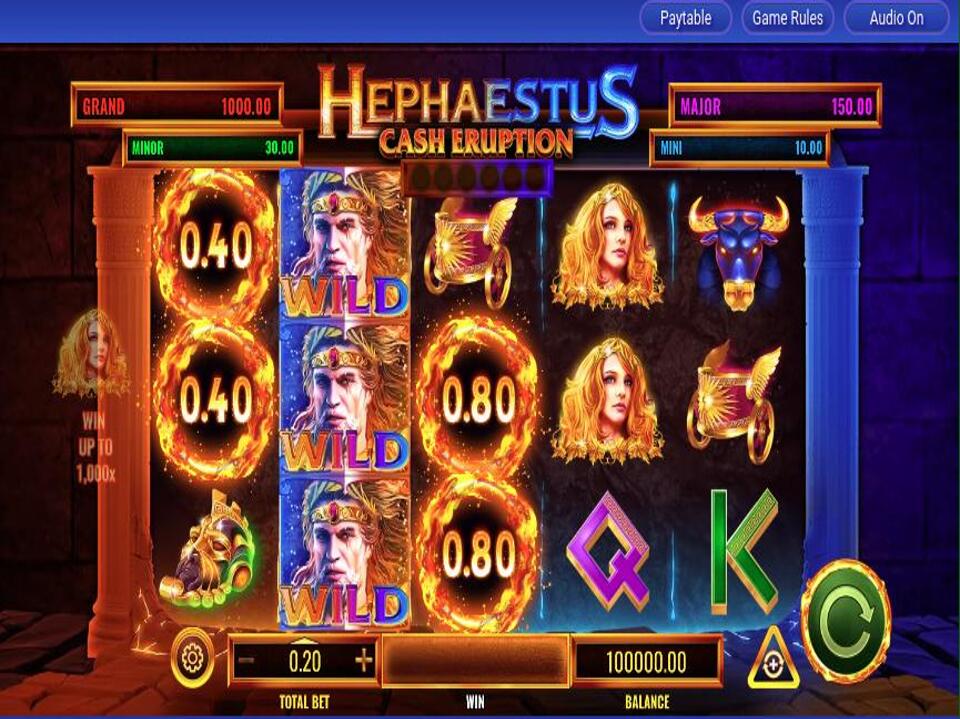Increase total bet with plus button
Viewport: 960px width, 719px height.
coord(363,661)
